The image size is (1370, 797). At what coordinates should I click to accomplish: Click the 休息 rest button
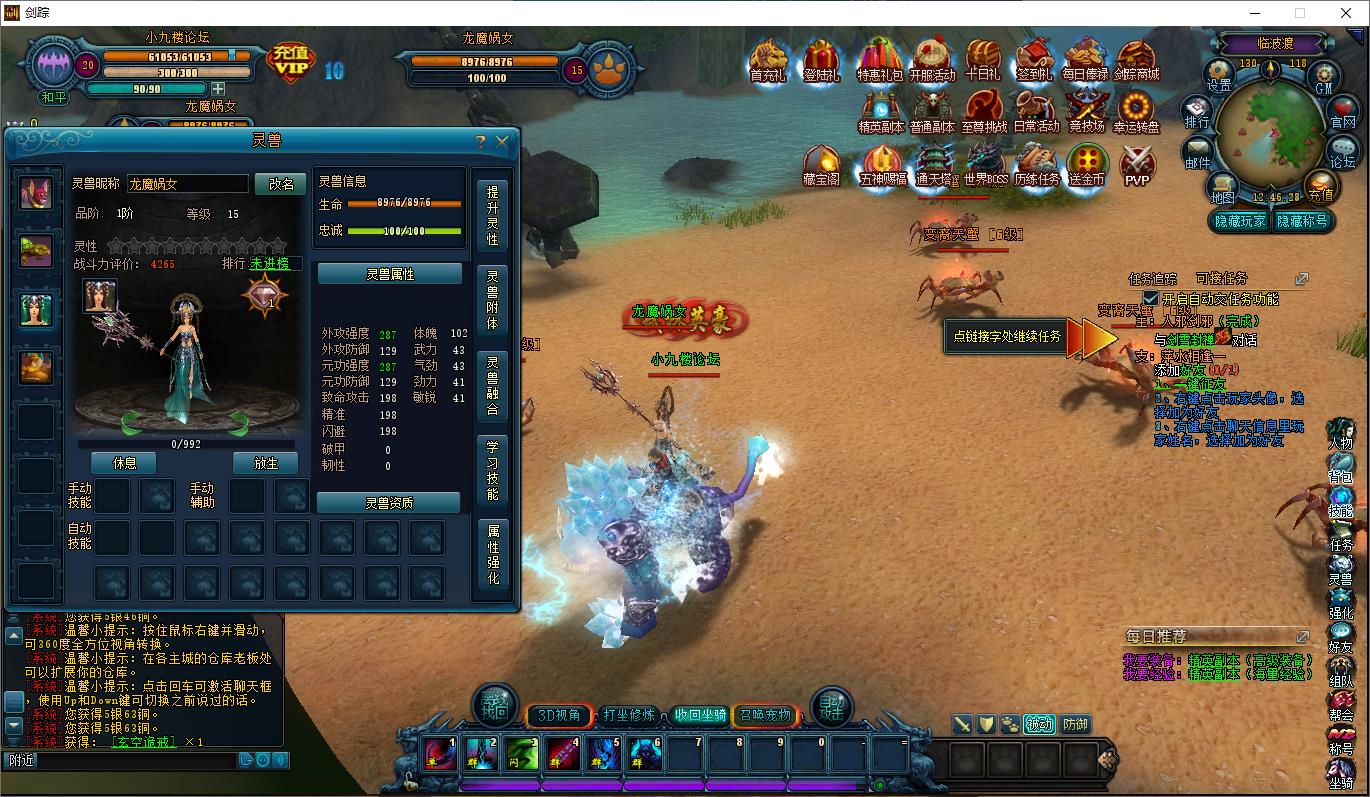(125, 463)
